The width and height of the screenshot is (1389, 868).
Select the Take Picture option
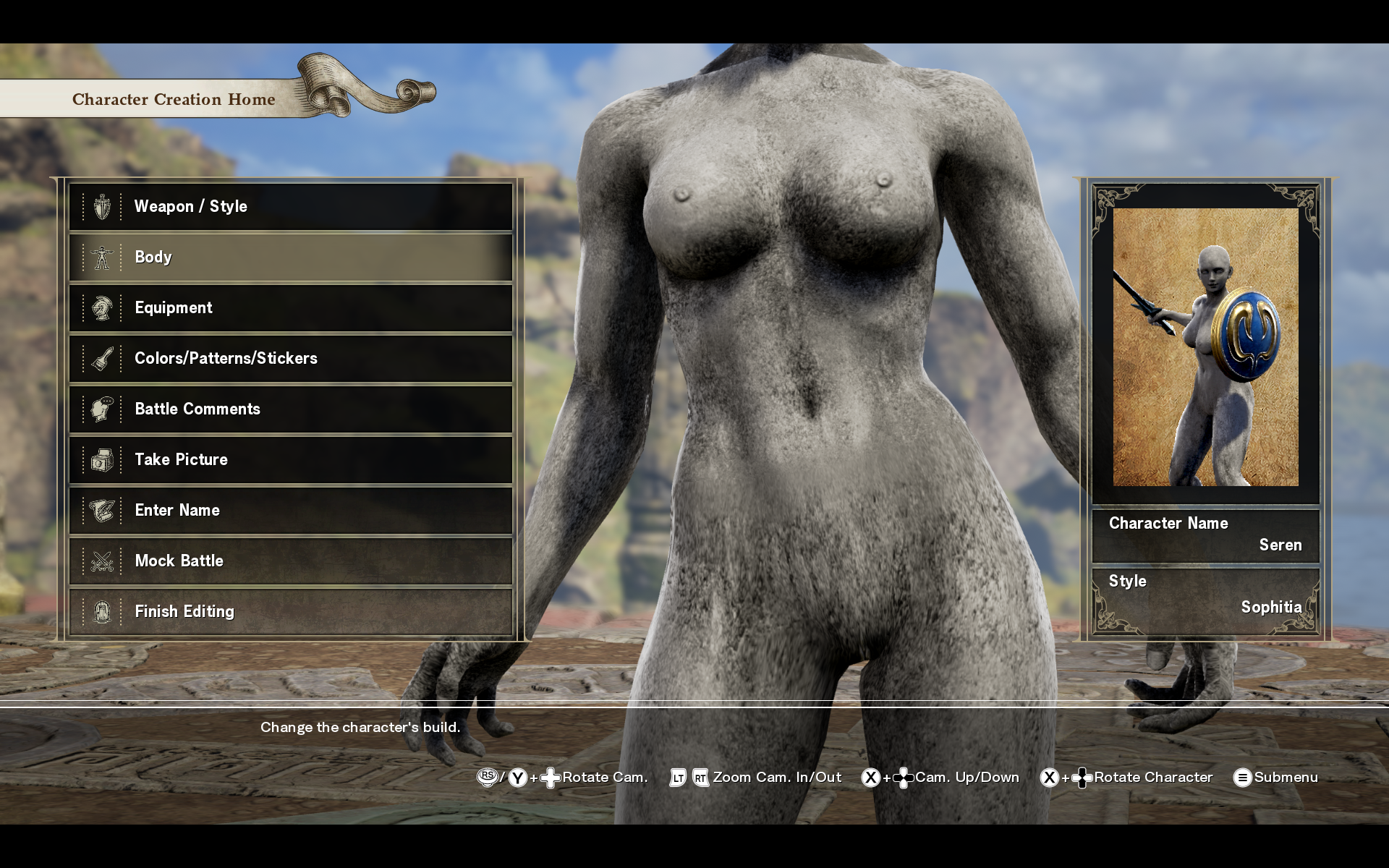pos(290,460)
